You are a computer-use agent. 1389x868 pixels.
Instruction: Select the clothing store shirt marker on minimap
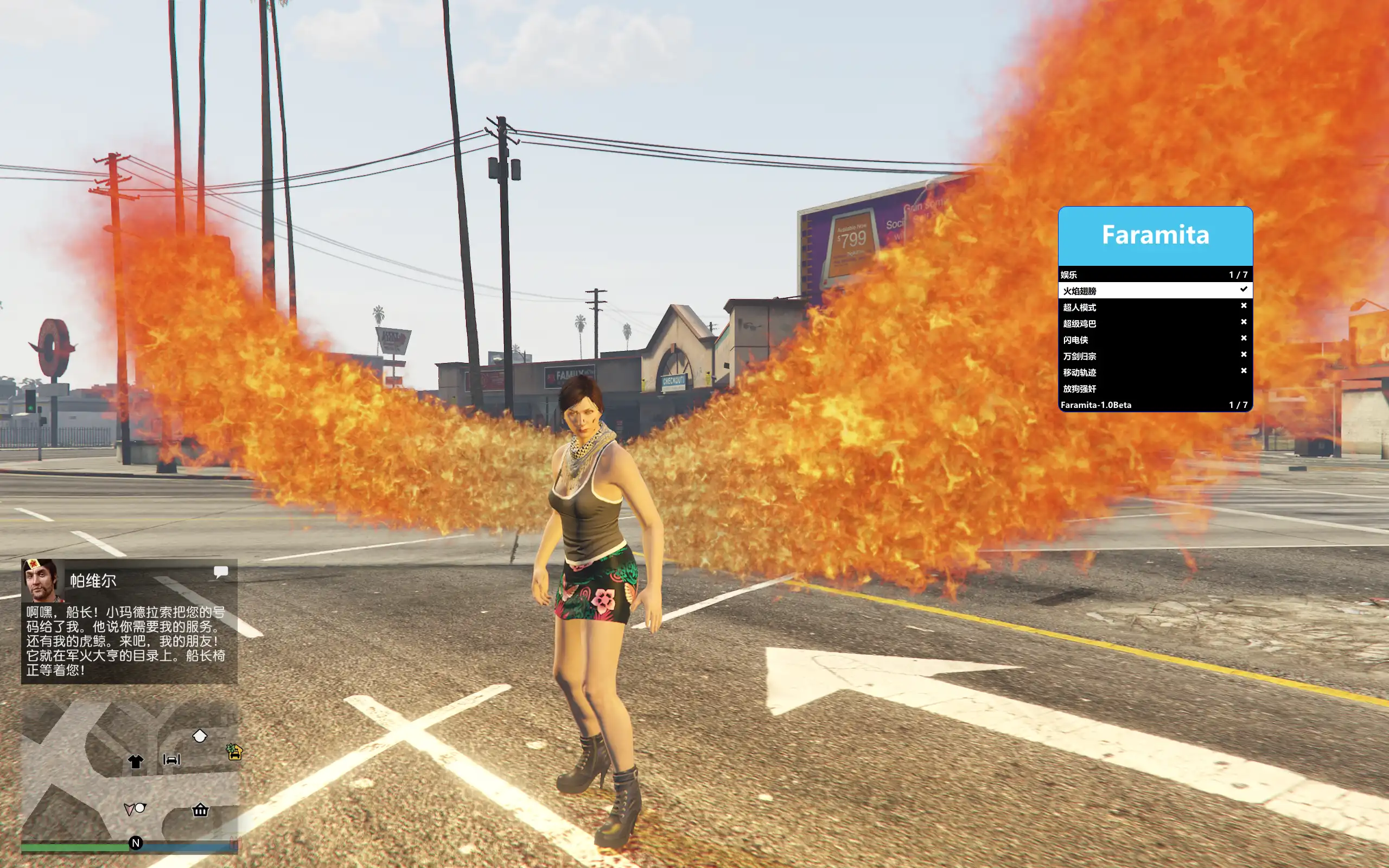136,761
